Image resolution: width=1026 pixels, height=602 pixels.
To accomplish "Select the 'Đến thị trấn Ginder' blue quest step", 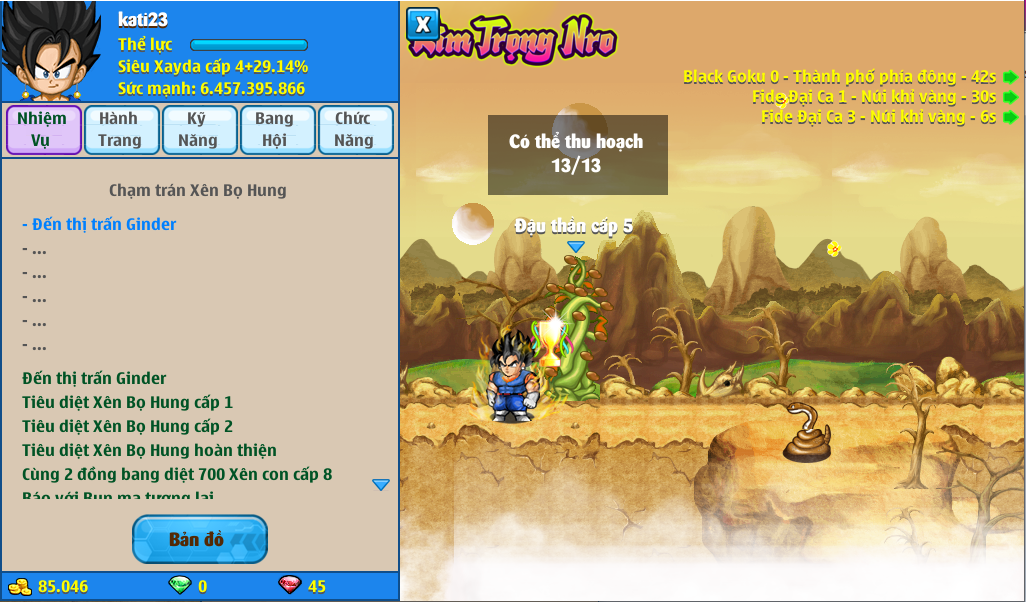I will click(99, 225).
